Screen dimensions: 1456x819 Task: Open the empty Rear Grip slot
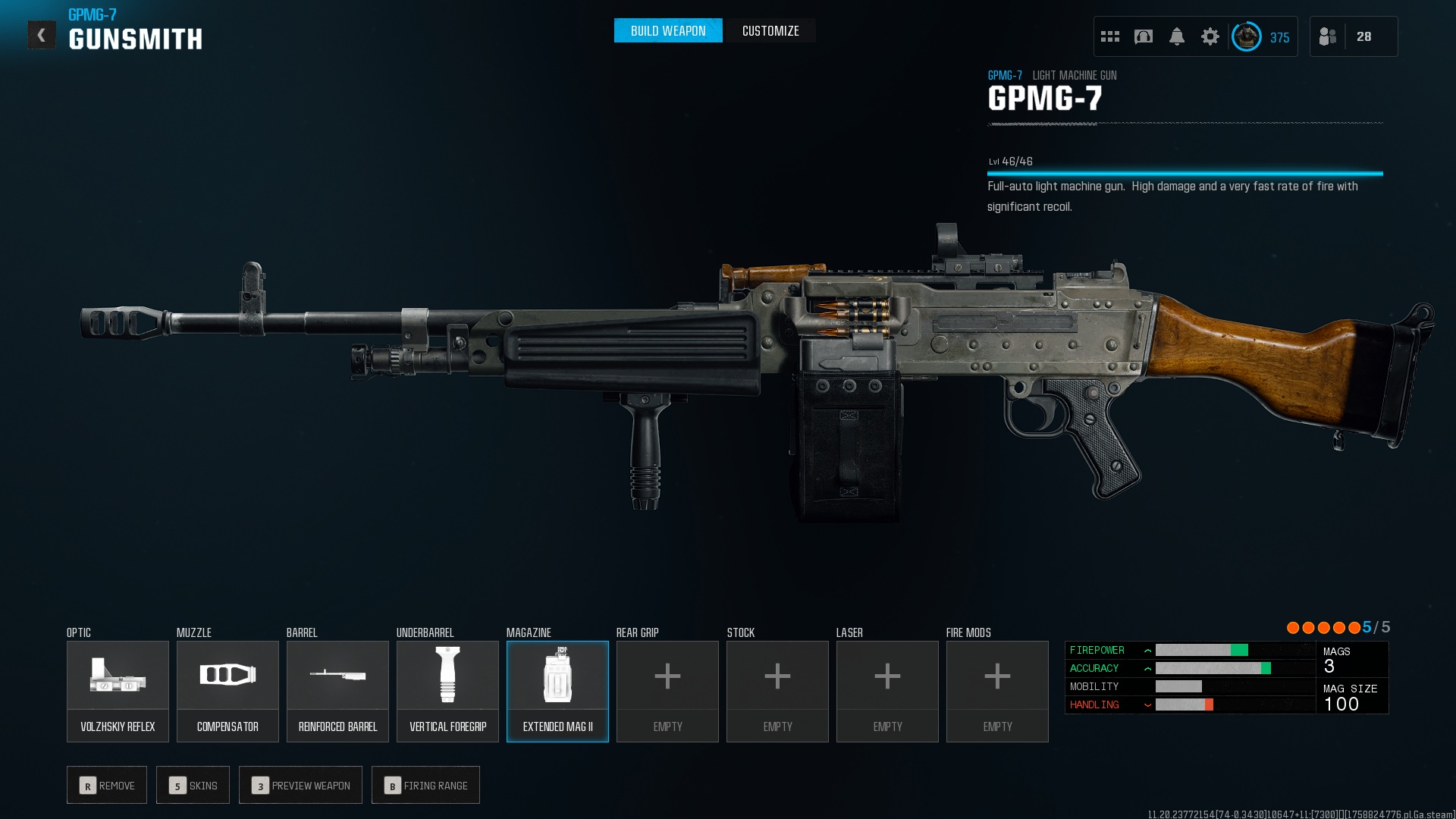pyautogui.click(x=667, y=691)
